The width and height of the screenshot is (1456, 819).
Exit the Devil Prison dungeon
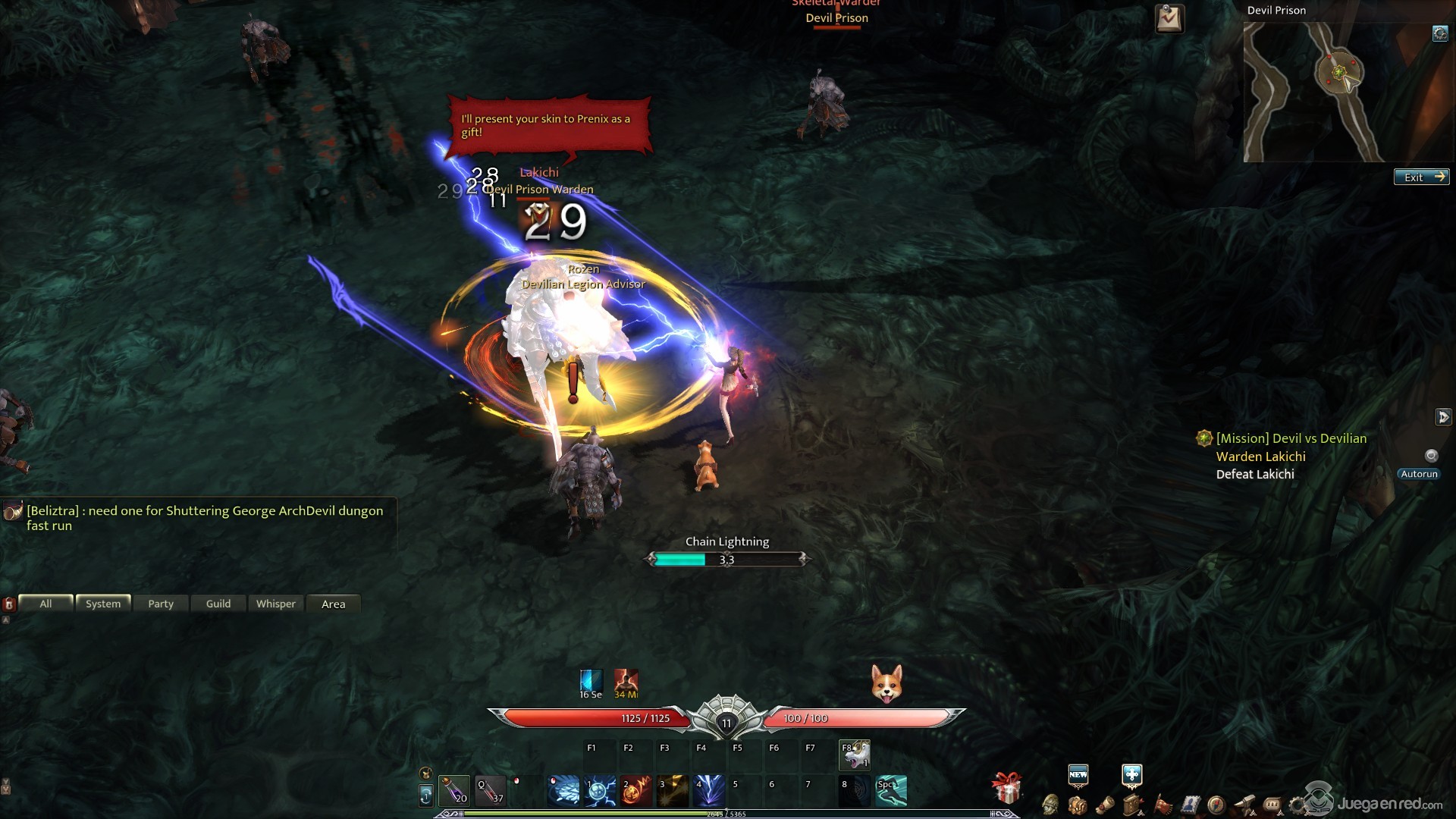(1421, 177)
